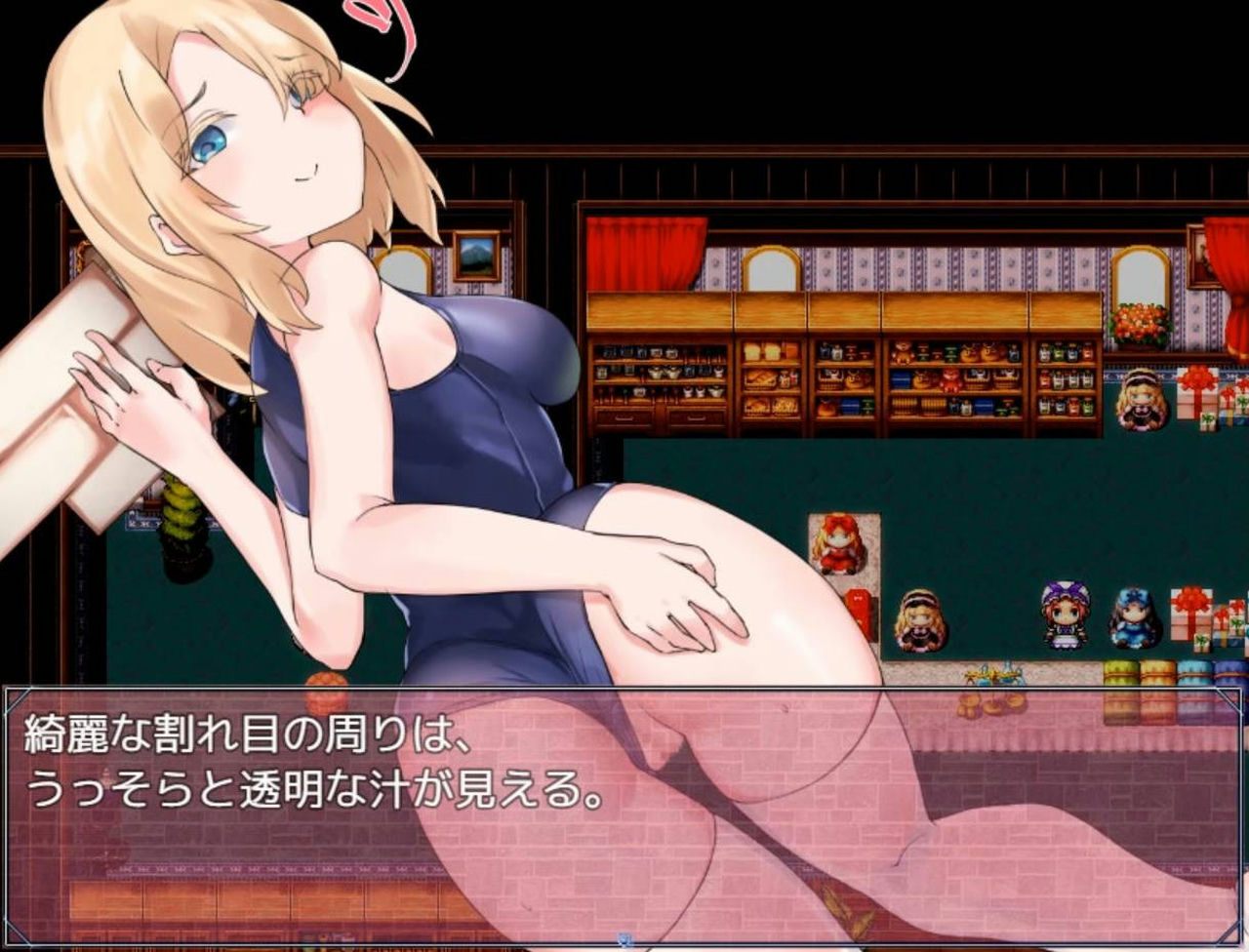Open the left drawer of the kitchenware cabinet
The width and height of the screenshot is (1249, 952).
(624, 419)
